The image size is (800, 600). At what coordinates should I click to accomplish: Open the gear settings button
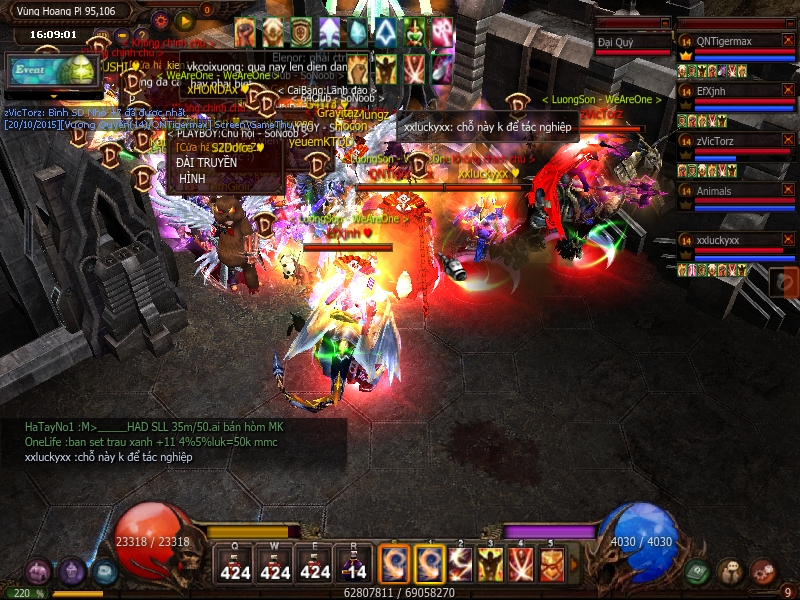click(160, 20)
